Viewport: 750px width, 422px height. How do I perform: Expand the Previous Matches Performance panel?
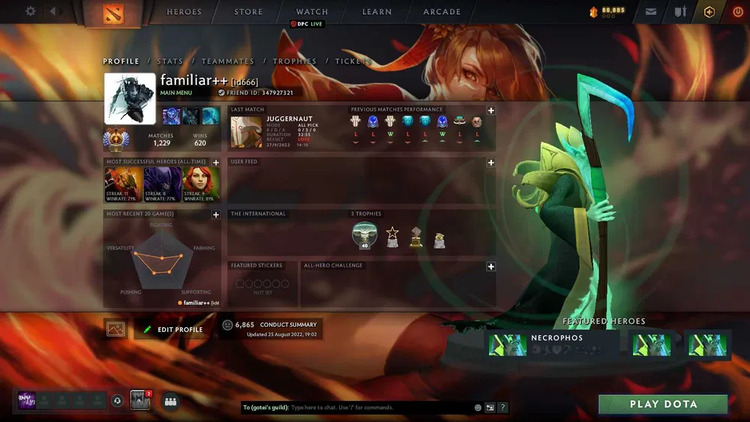(x=490, y=110)
